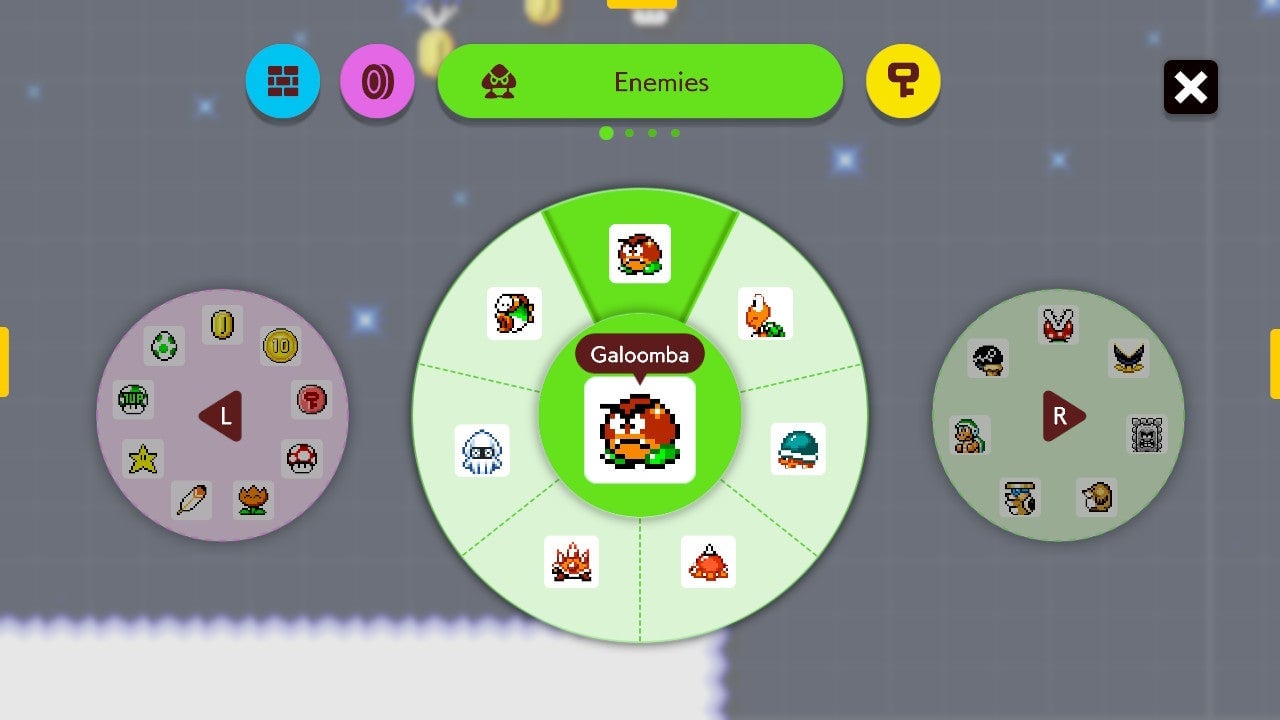Select the Blooper enemy icon

484,451
